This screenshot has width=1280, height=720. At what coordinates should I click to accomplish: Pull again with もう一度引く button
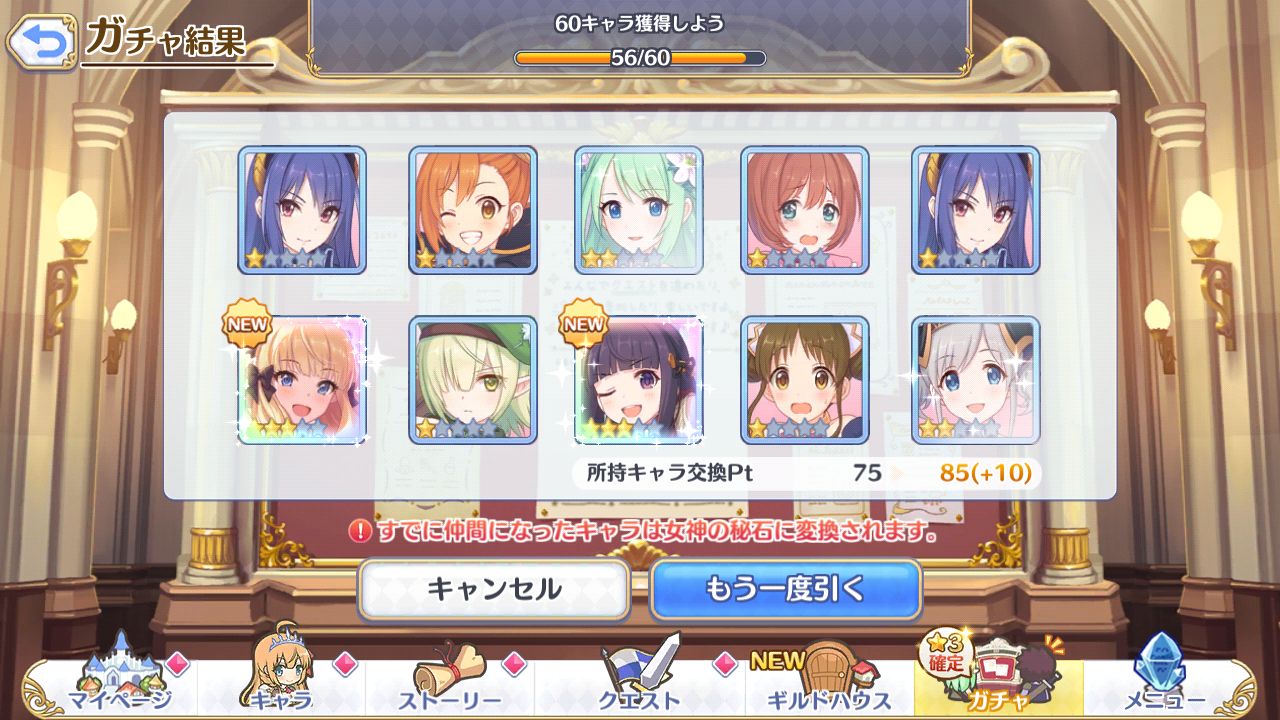click(785, 588)
